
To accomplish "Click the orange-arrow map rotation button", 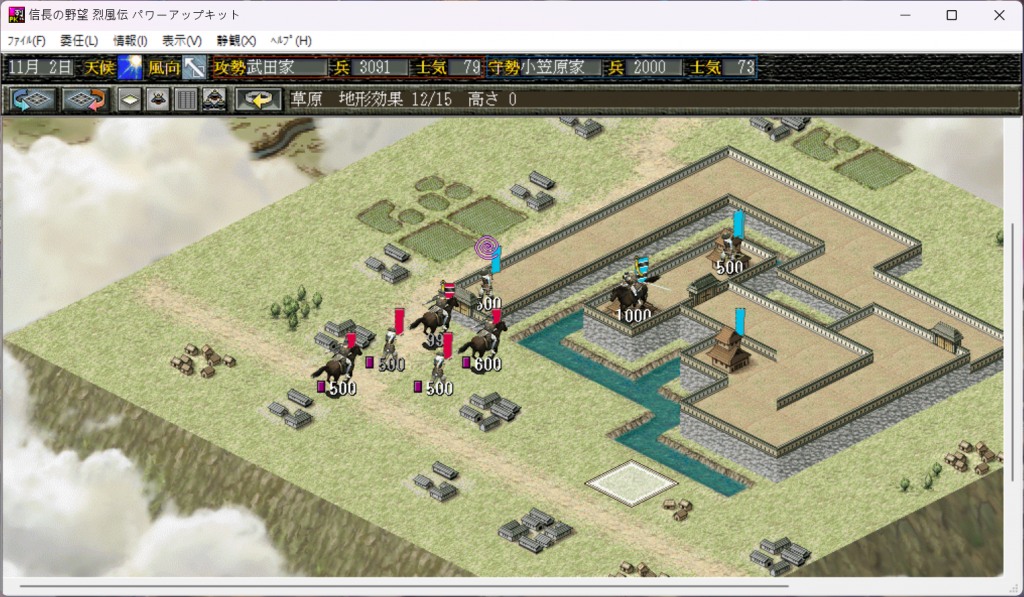I will pos(84,99).
